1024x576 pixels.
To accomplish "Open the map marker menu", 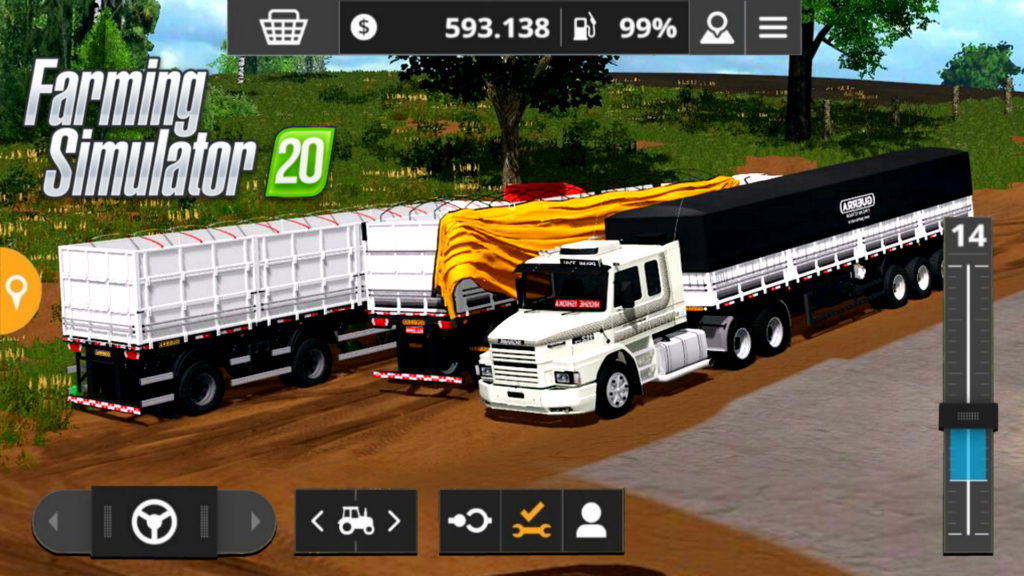I will point(717,27).
